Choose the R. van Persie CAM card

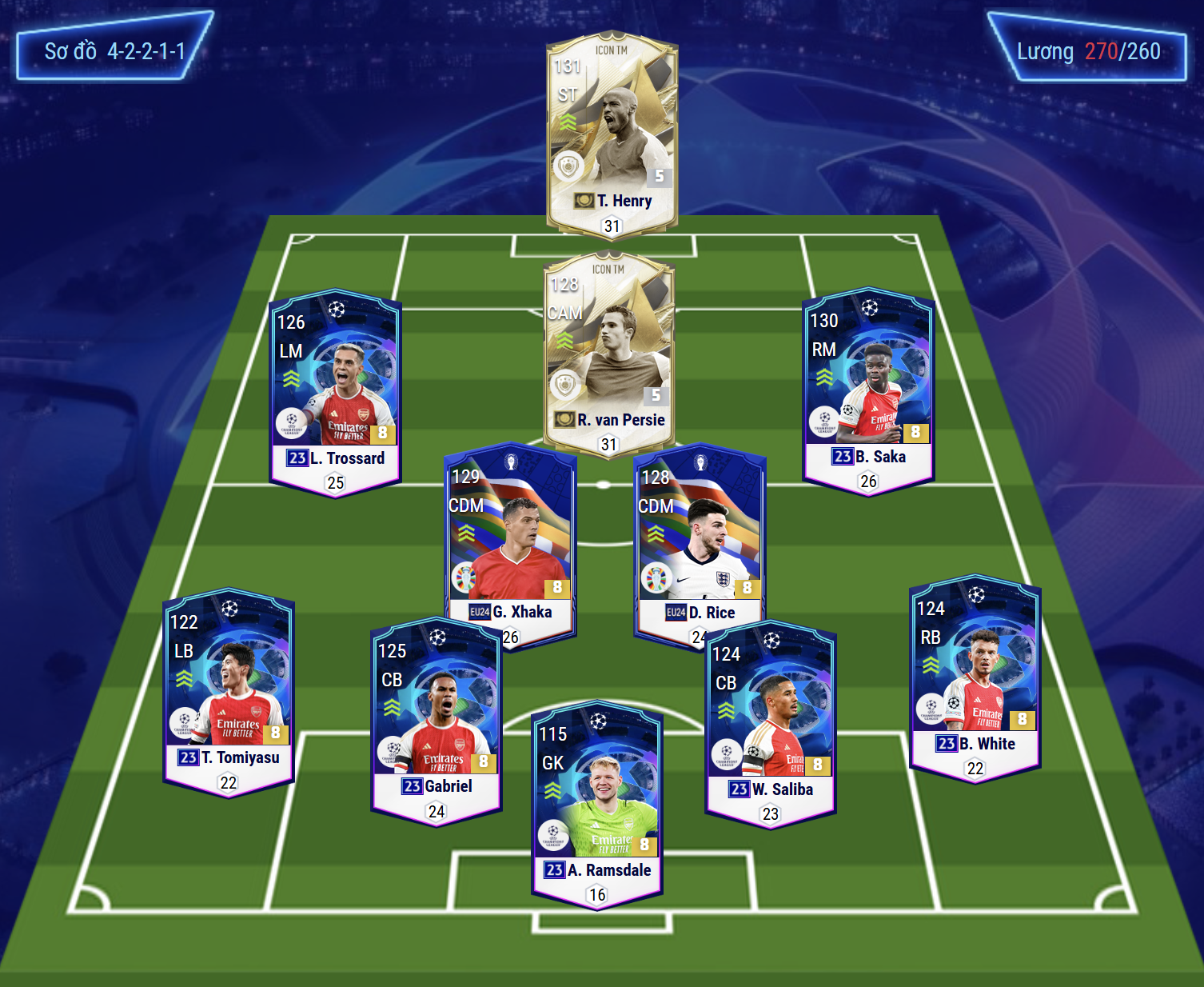608,352
